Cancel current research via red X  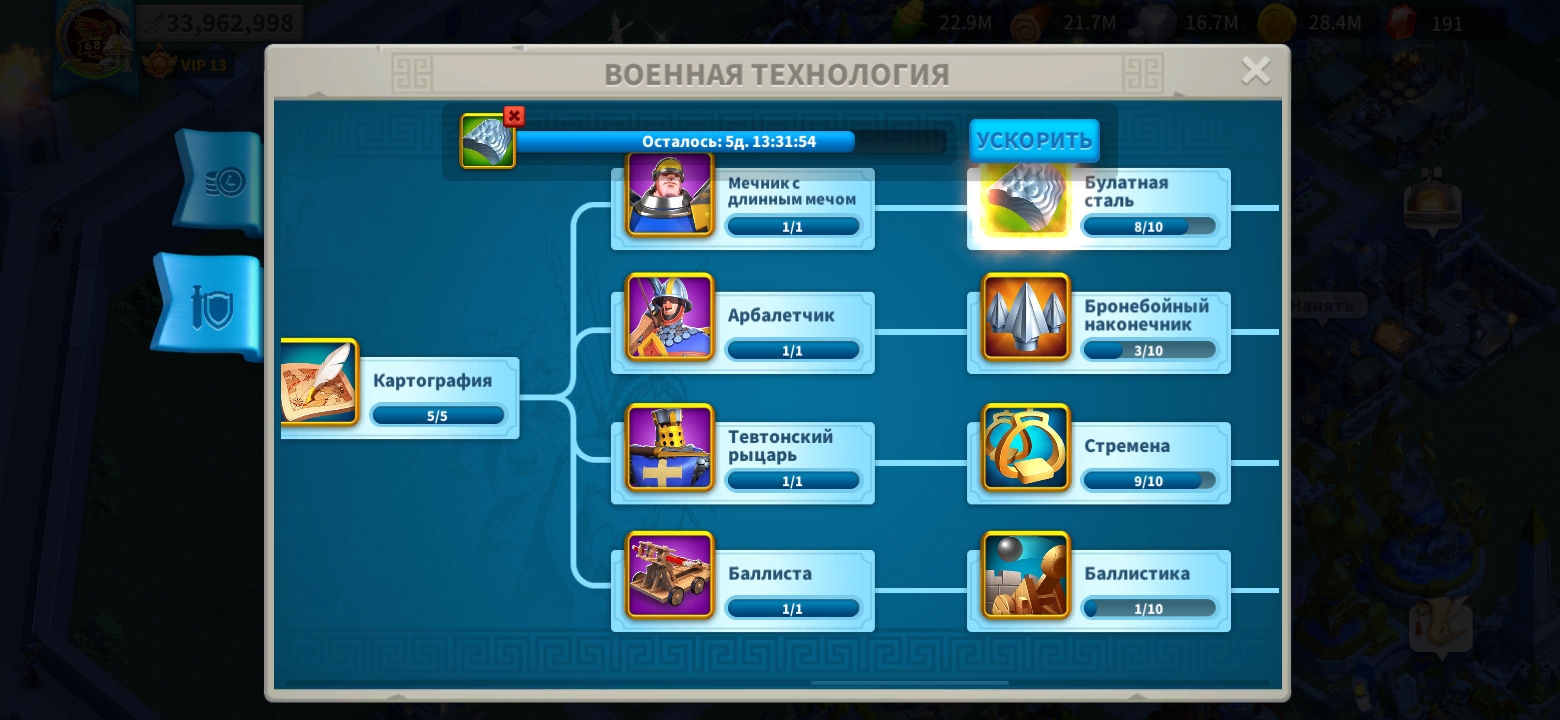pos(513,116)
